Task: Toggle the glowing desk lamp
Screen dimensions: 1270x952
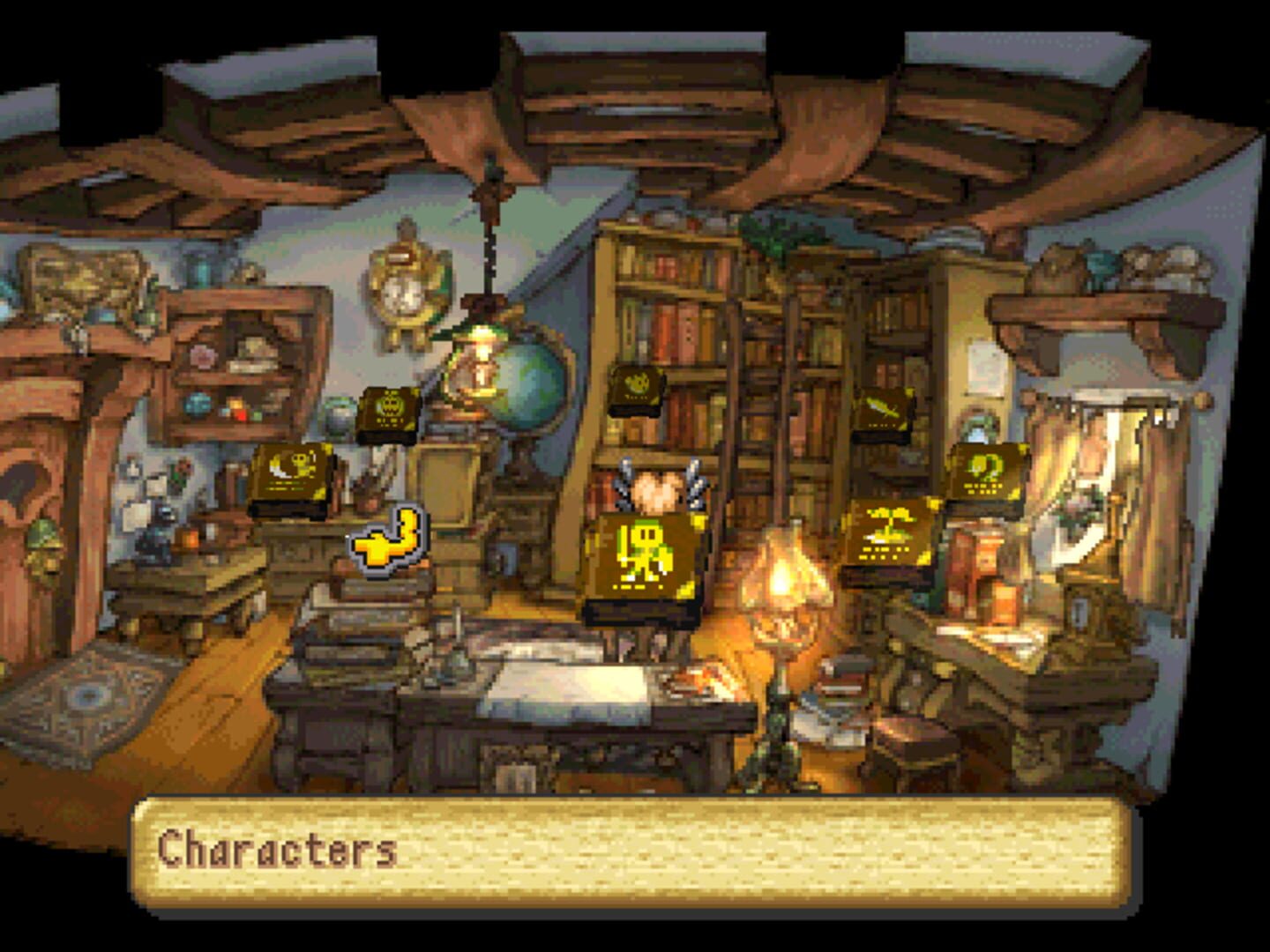Action: coord(783,577)
